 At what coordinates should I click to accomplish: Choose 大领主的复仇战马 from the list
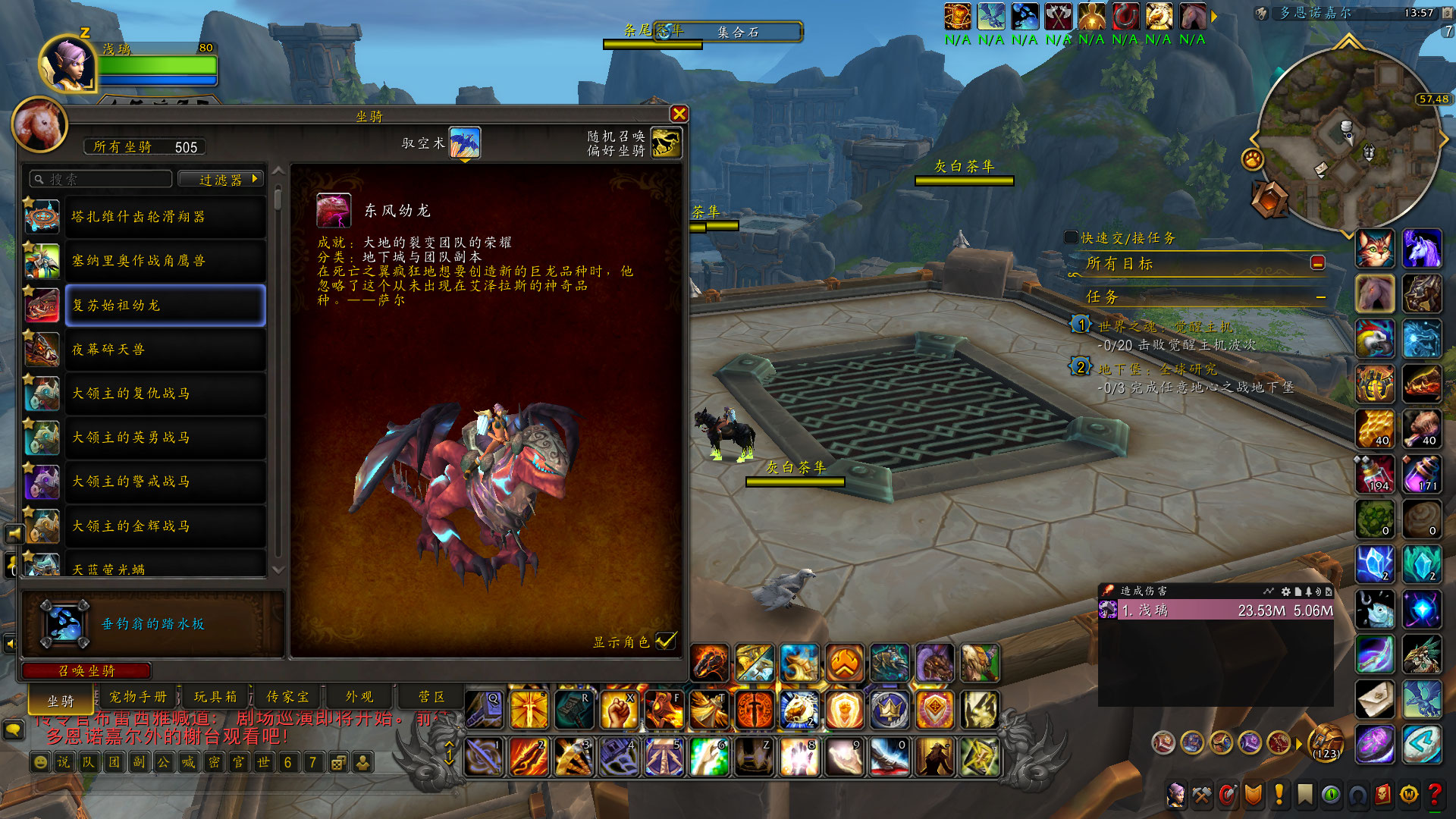click(165, 394)
